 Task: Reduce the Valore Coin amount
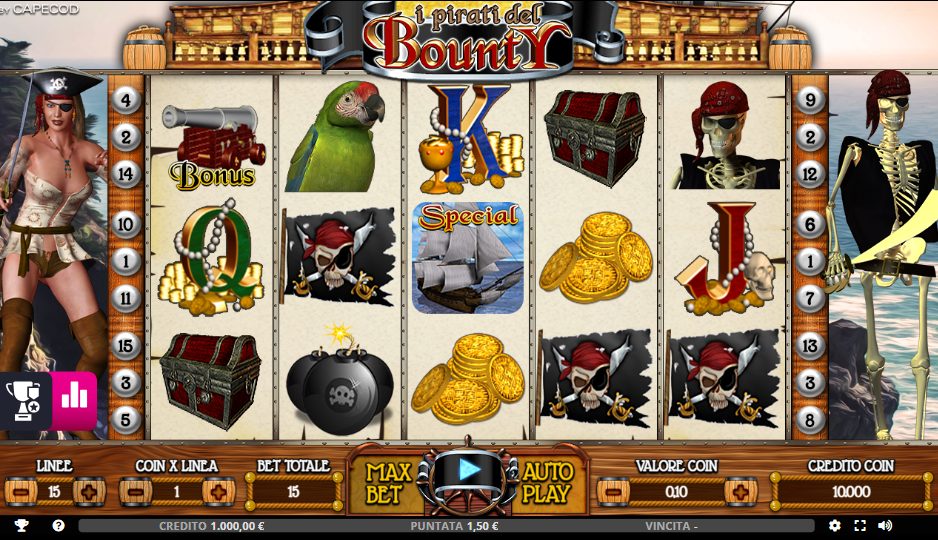pos(613,491)
